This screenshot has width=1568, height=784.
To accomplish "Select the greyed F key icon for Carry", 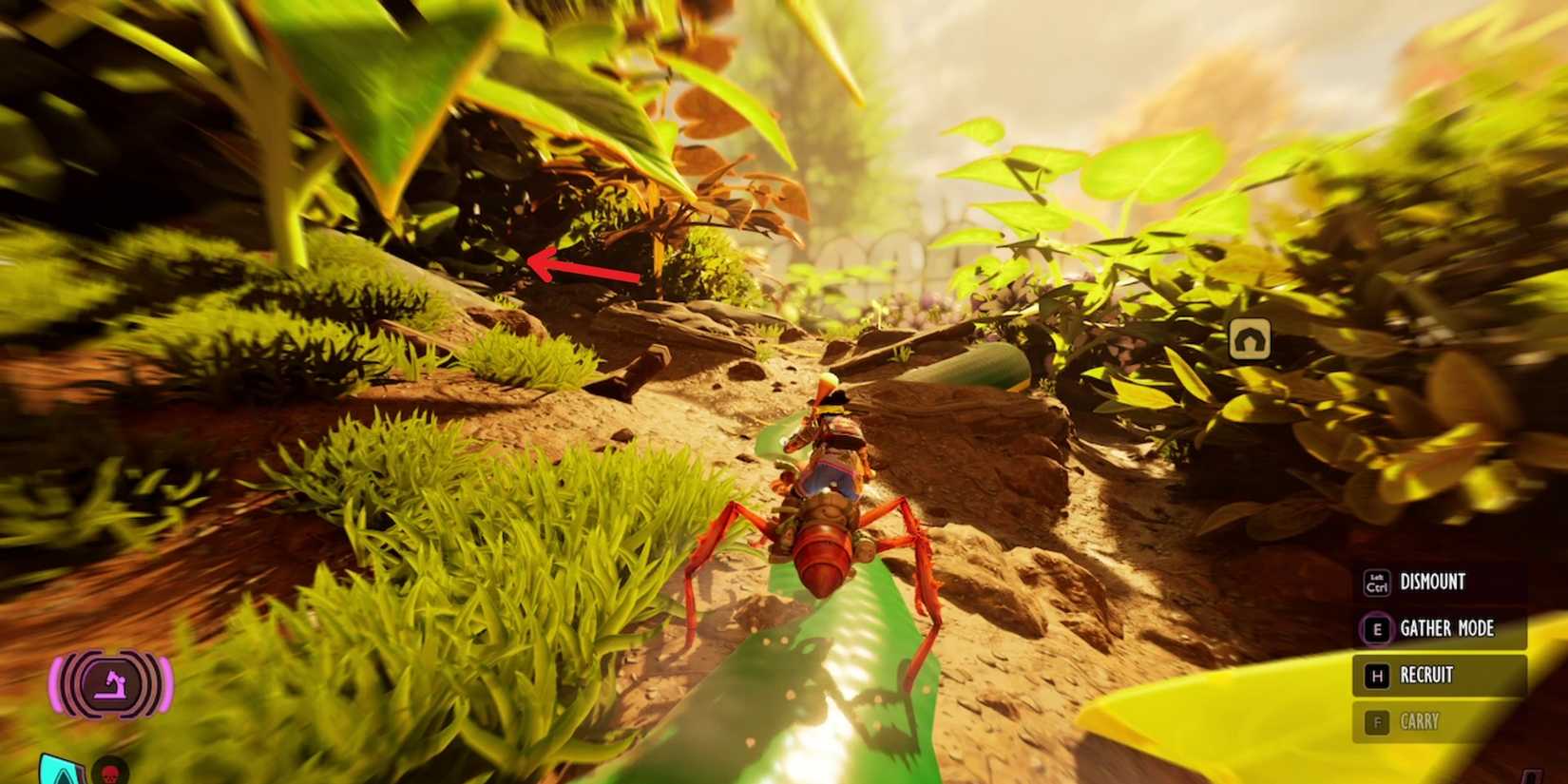I will pos(1375,722).
